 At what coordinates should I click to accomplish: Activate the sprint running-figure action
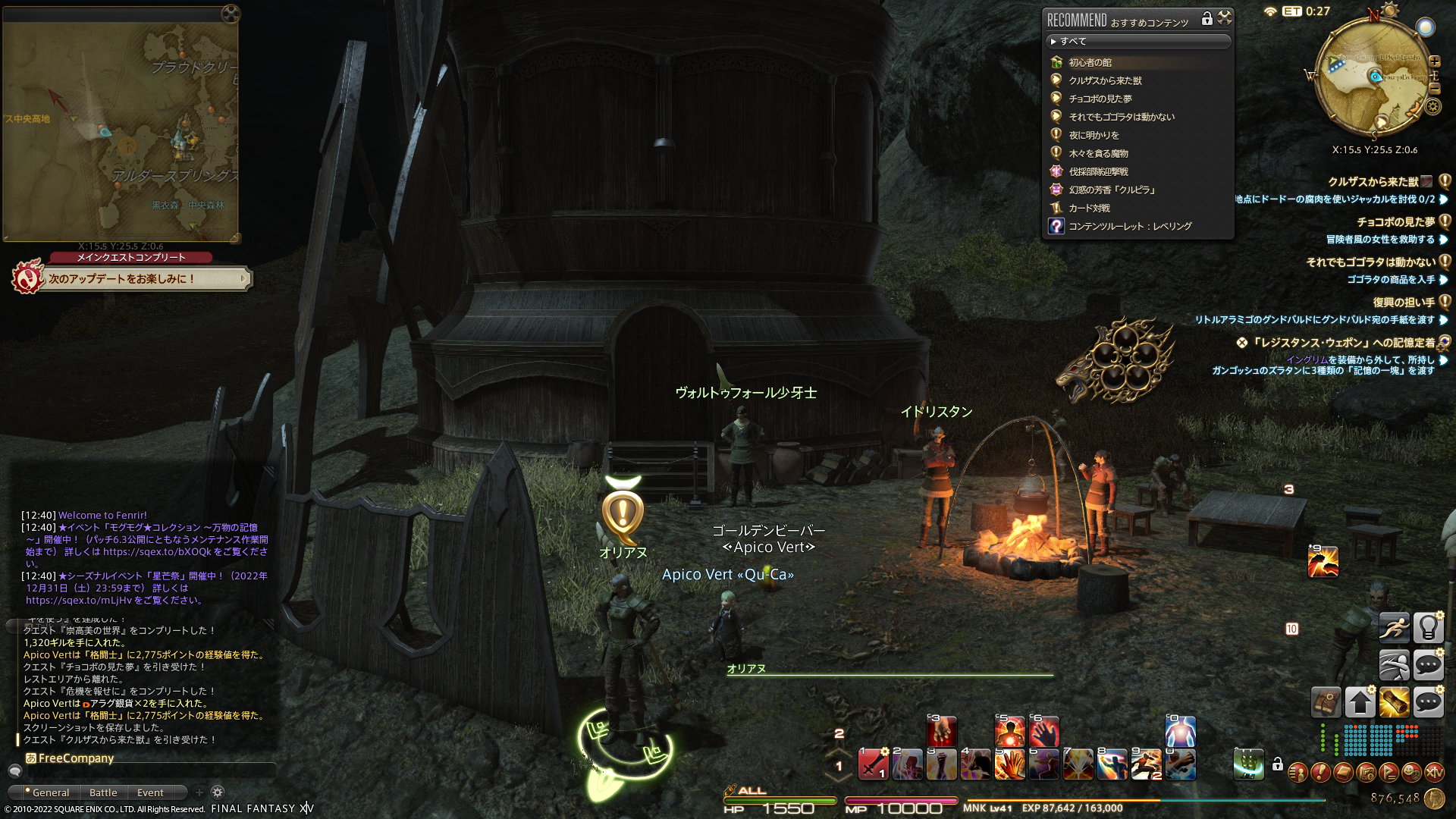point(1394,628)
